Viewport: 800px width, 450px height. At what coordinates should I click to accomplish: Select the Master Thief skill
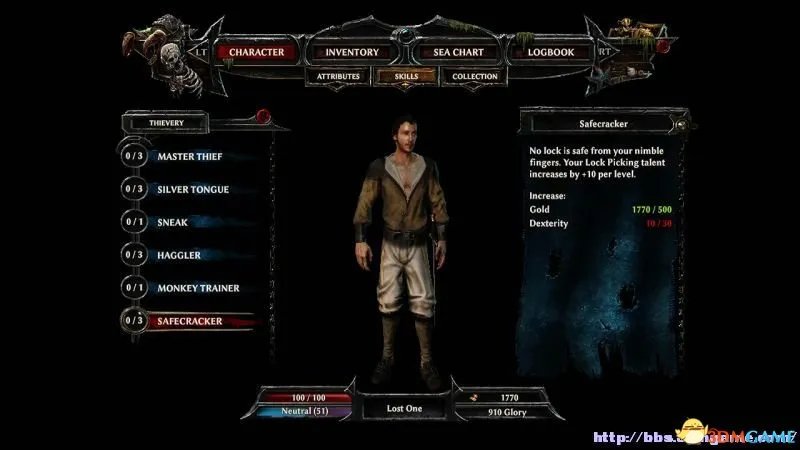tap(188, 156)
